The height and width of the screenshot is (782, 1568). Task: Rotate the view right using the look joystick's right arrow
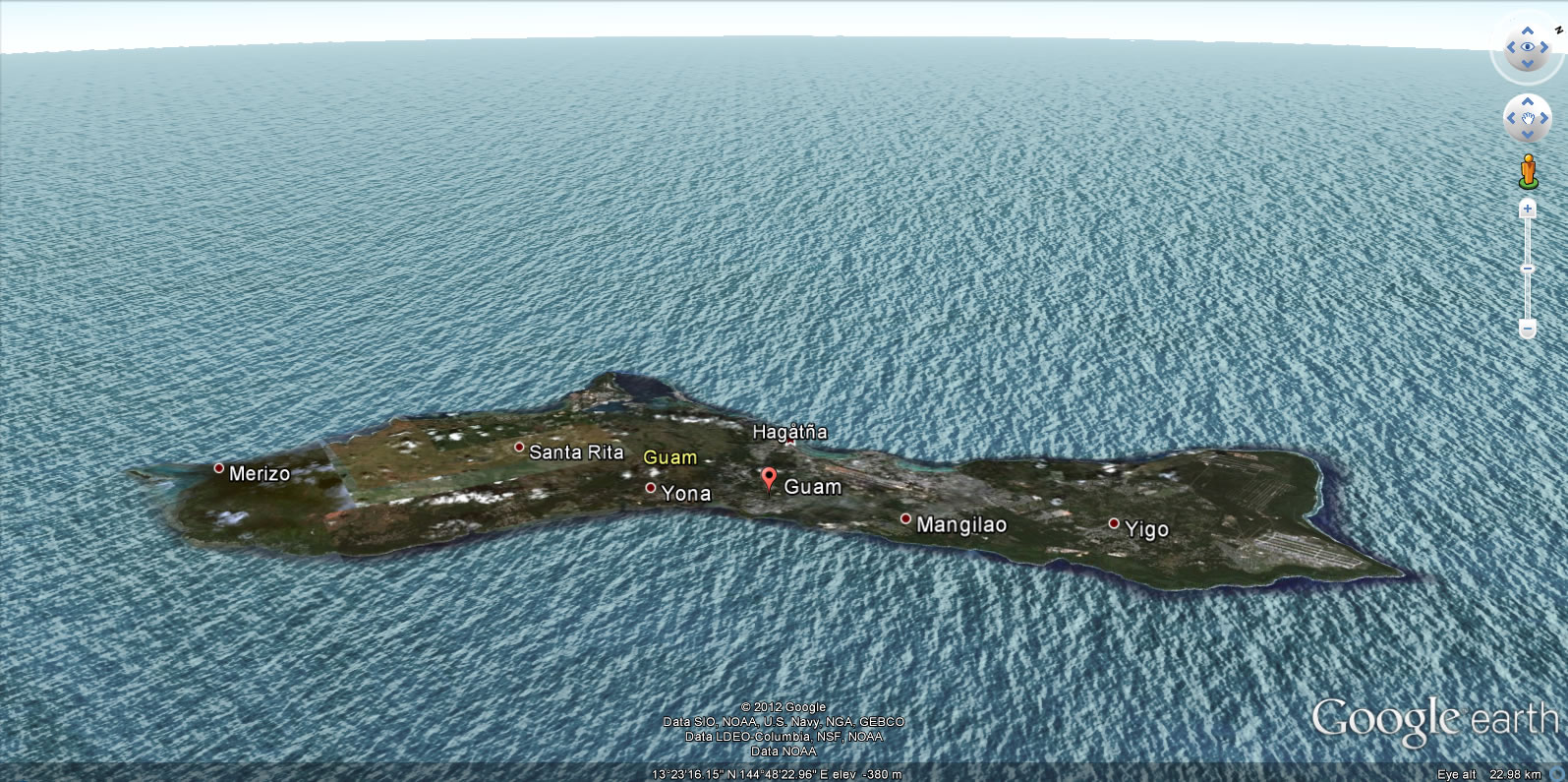[x=1544, y=47]
